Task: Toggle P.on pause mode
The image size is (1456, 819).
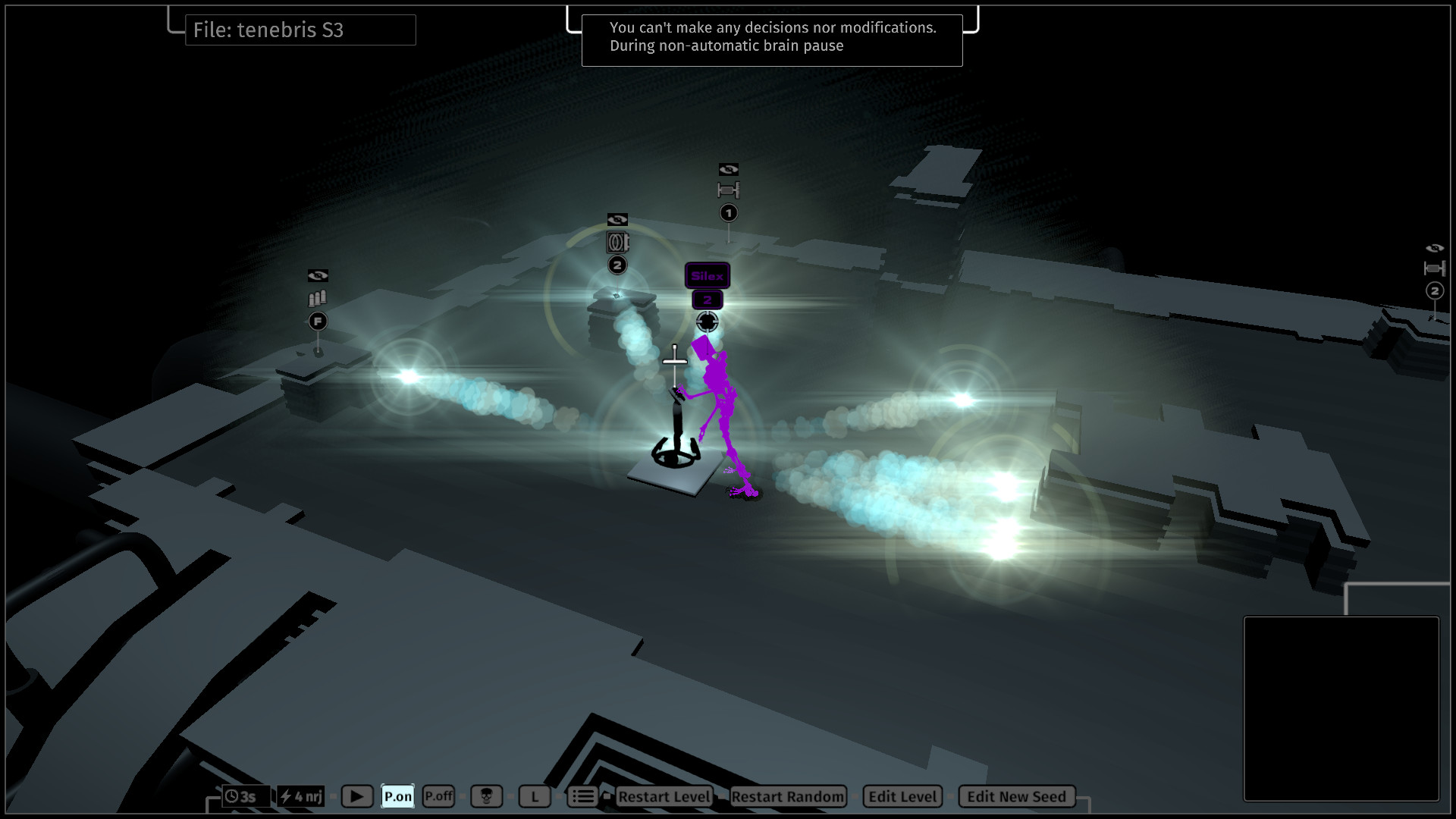Action: 397,796
